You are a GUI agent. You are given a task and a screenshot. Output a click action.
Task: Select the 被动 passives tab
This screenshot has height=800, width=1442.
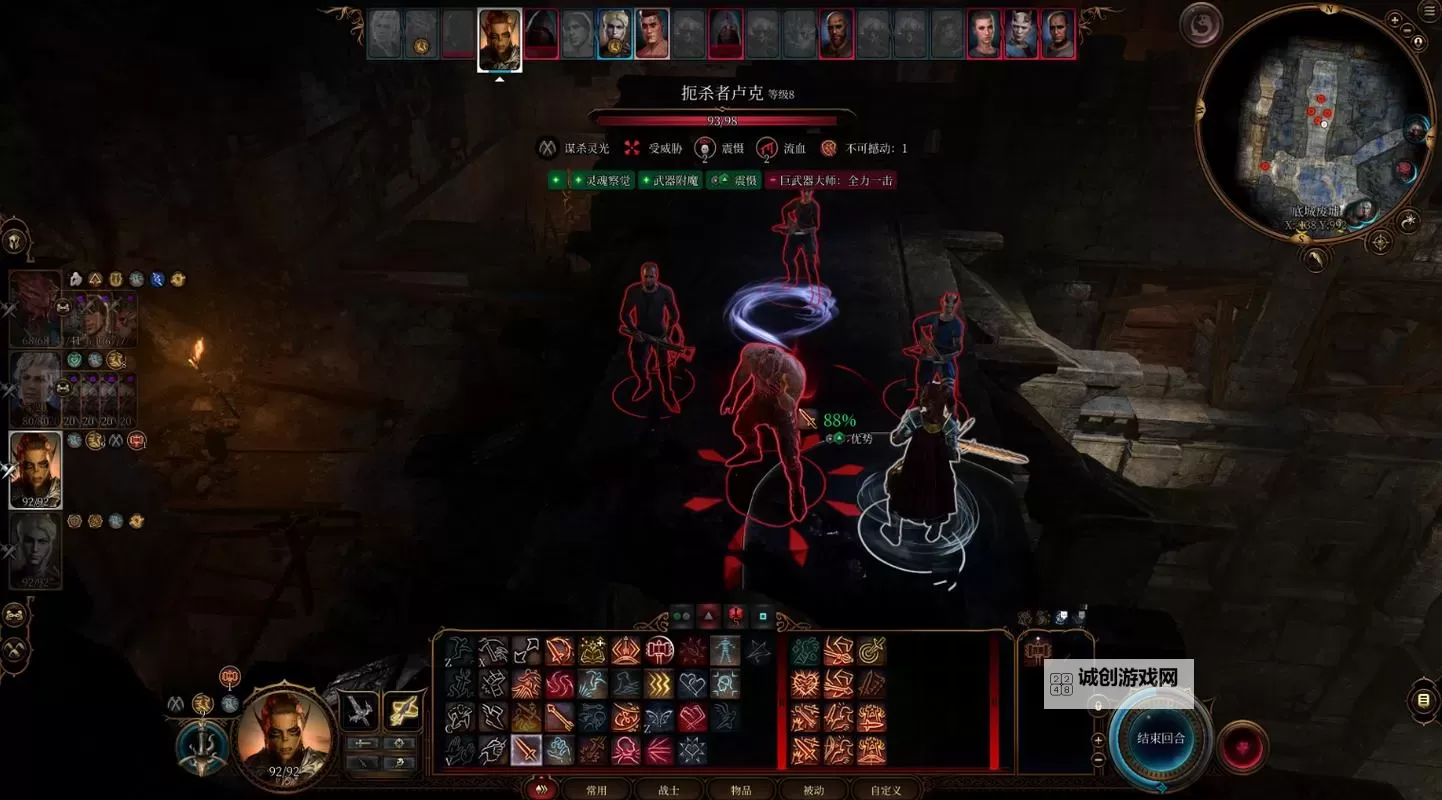[x=814, y=790]
